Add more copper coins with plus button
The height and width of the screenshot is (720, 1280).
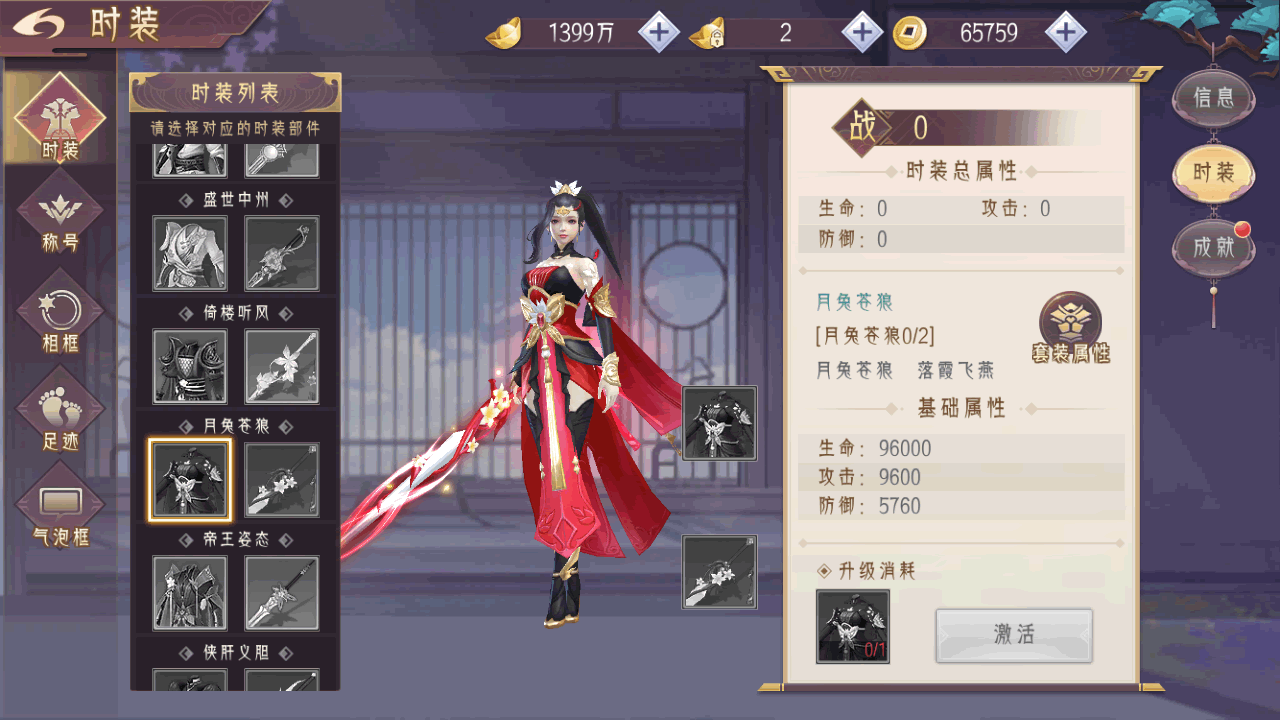pos(1066,33)
